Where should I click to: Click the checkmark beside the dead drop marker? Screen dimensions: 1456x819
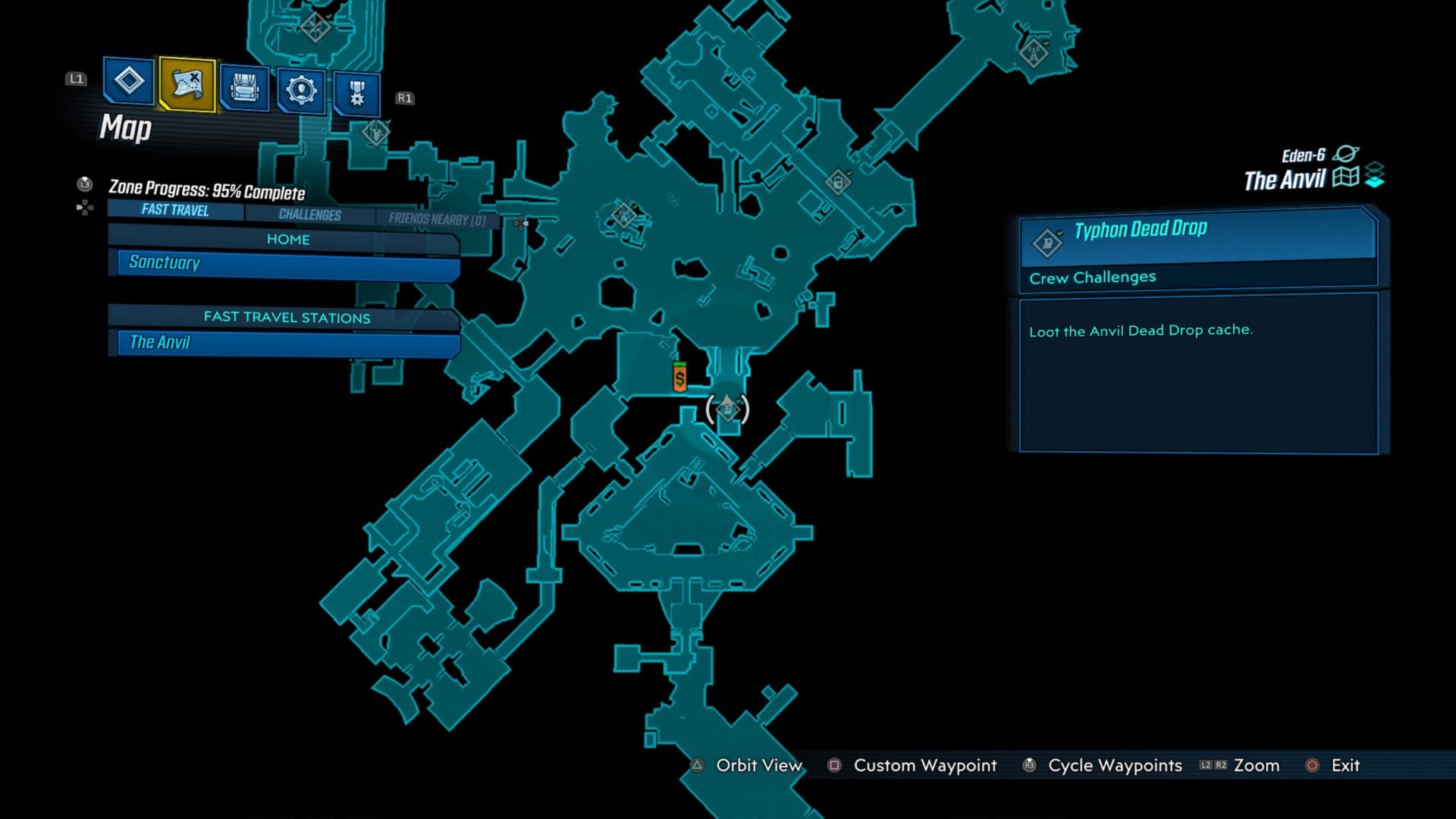tap(738, 400)
